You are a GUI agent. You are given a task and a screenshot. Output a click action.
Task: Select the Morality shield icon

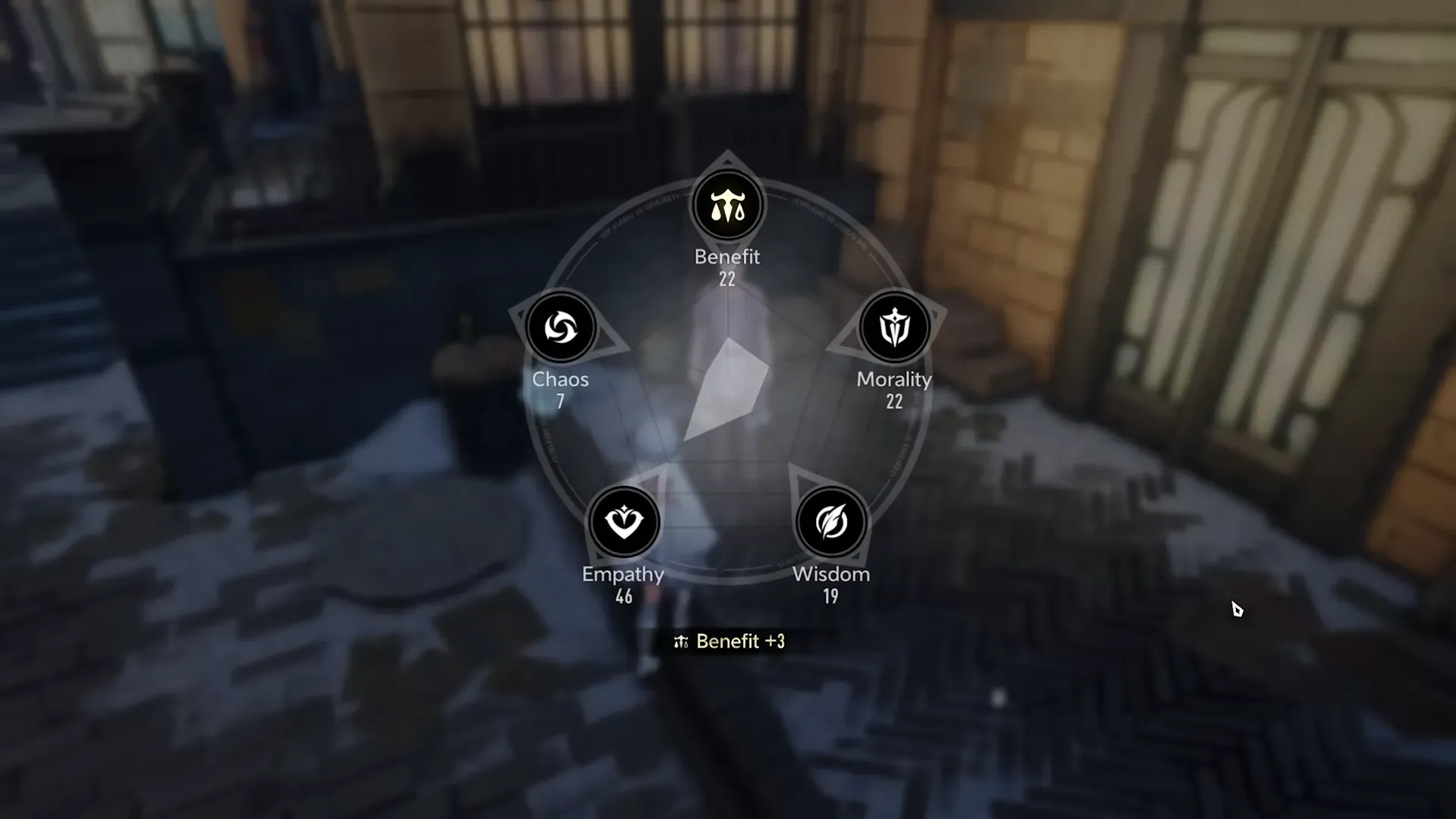[895, 325]
